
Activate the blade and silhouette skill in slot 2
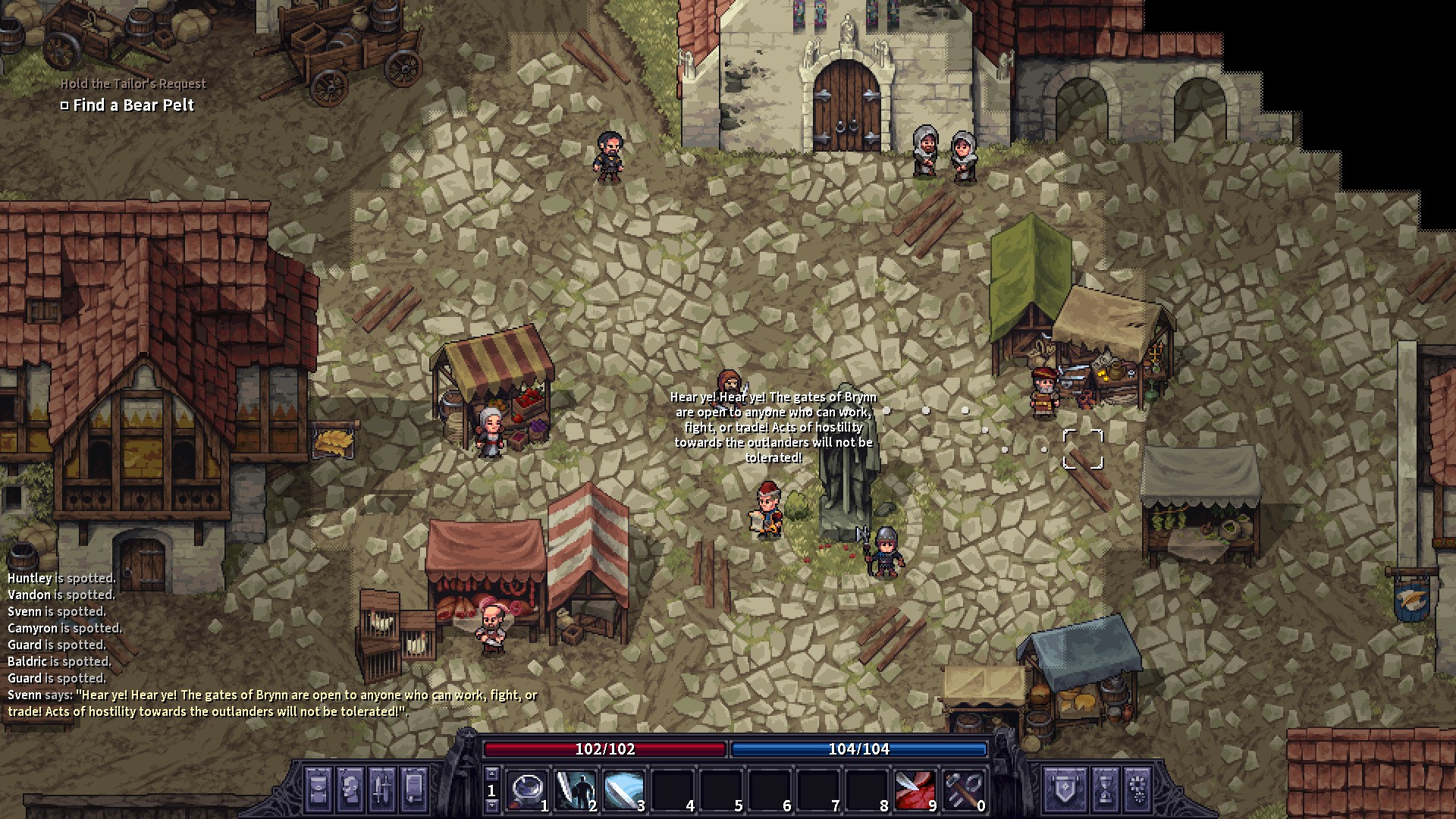point(575,791)
